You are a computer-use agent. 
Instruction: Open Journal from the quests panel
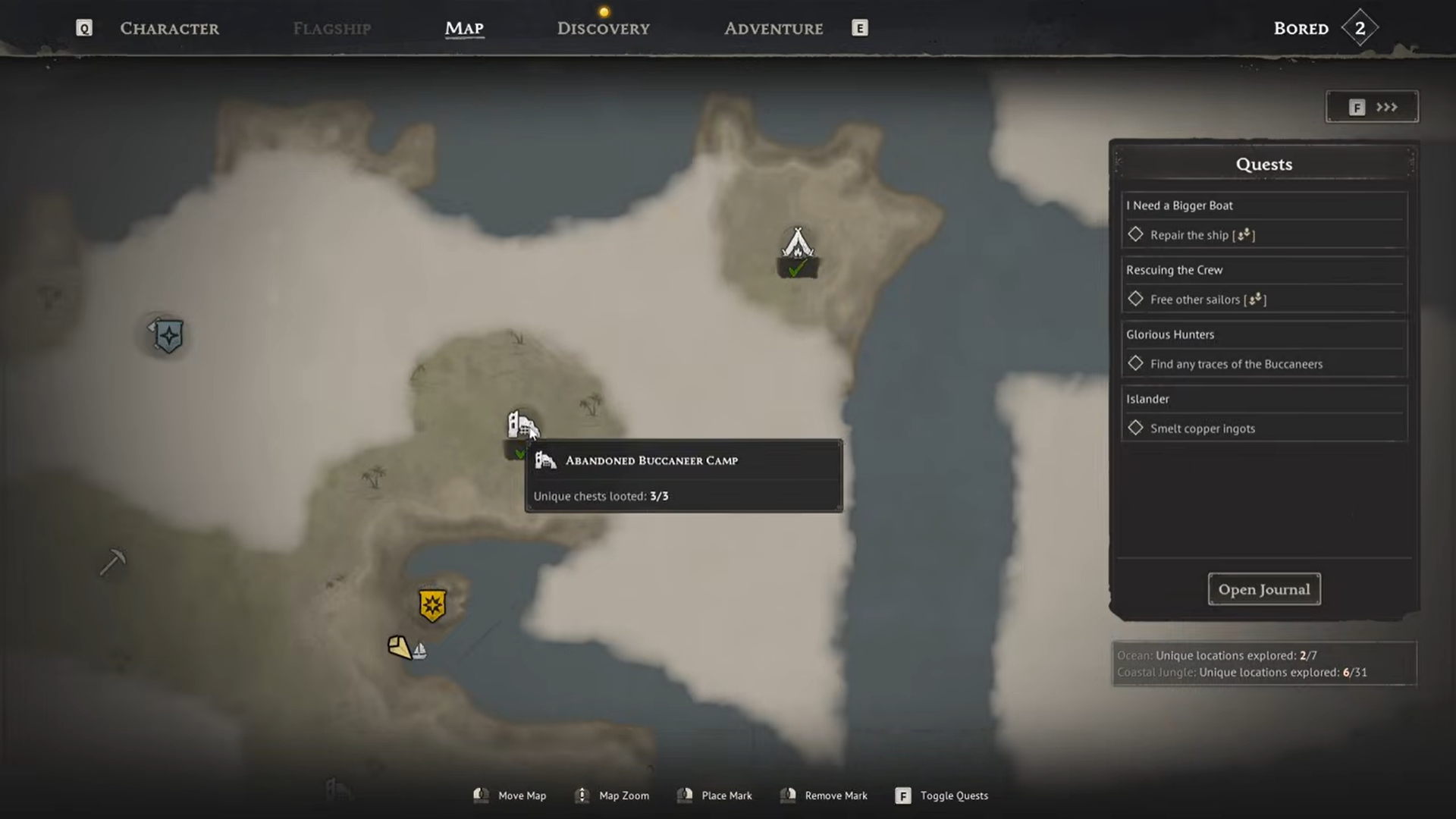[x=1263, y=589]
